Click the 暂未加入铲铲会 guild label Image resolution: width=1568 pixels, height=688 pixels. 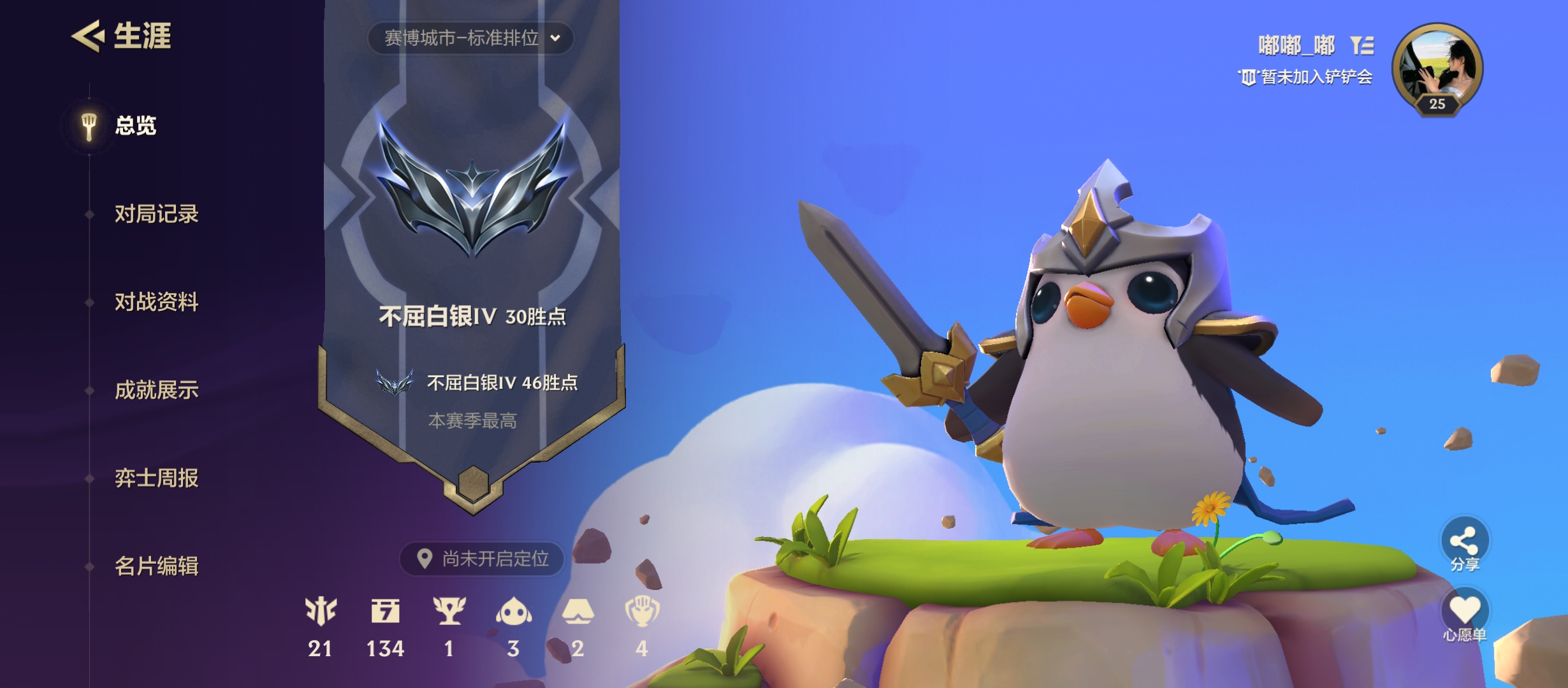point(1315,77)
